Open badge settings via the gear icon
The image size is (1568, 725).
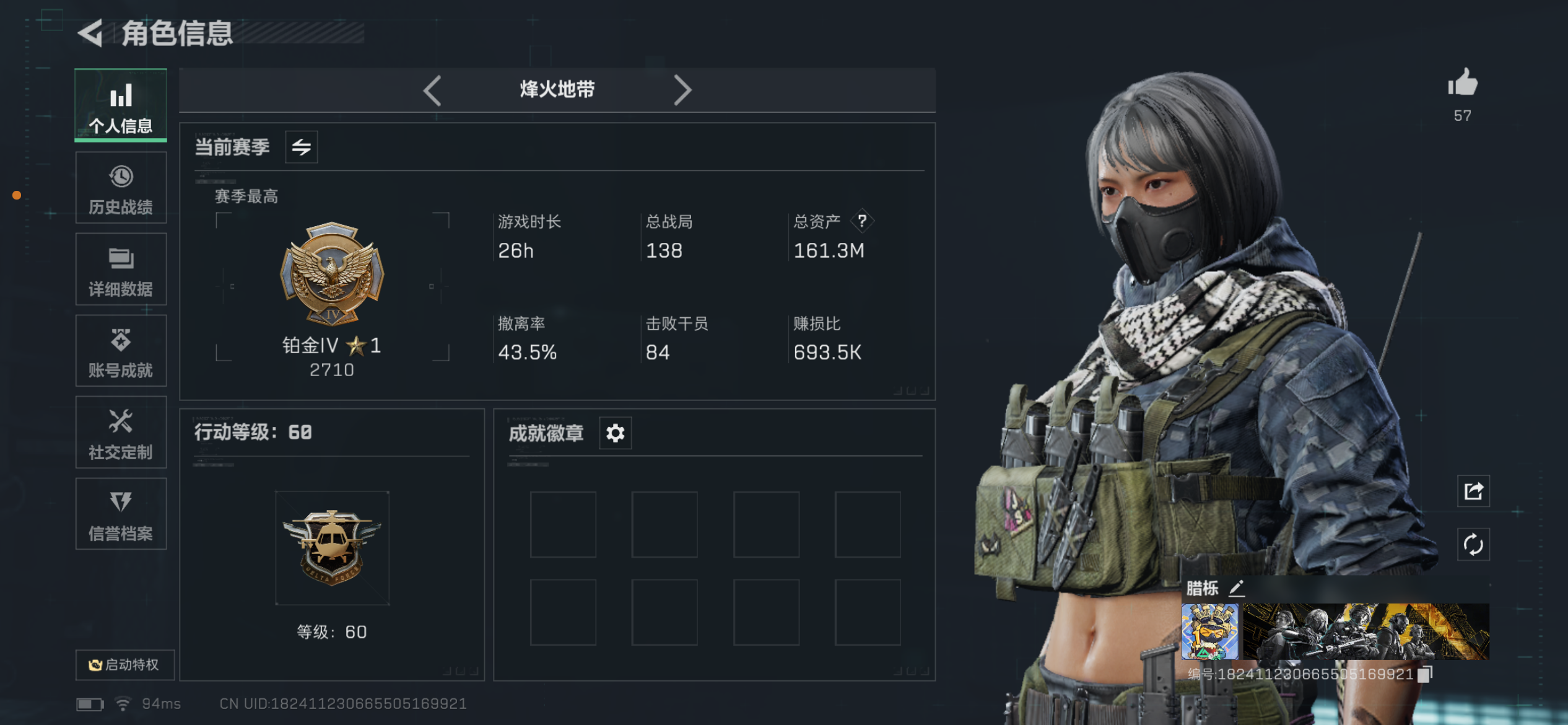614,433
